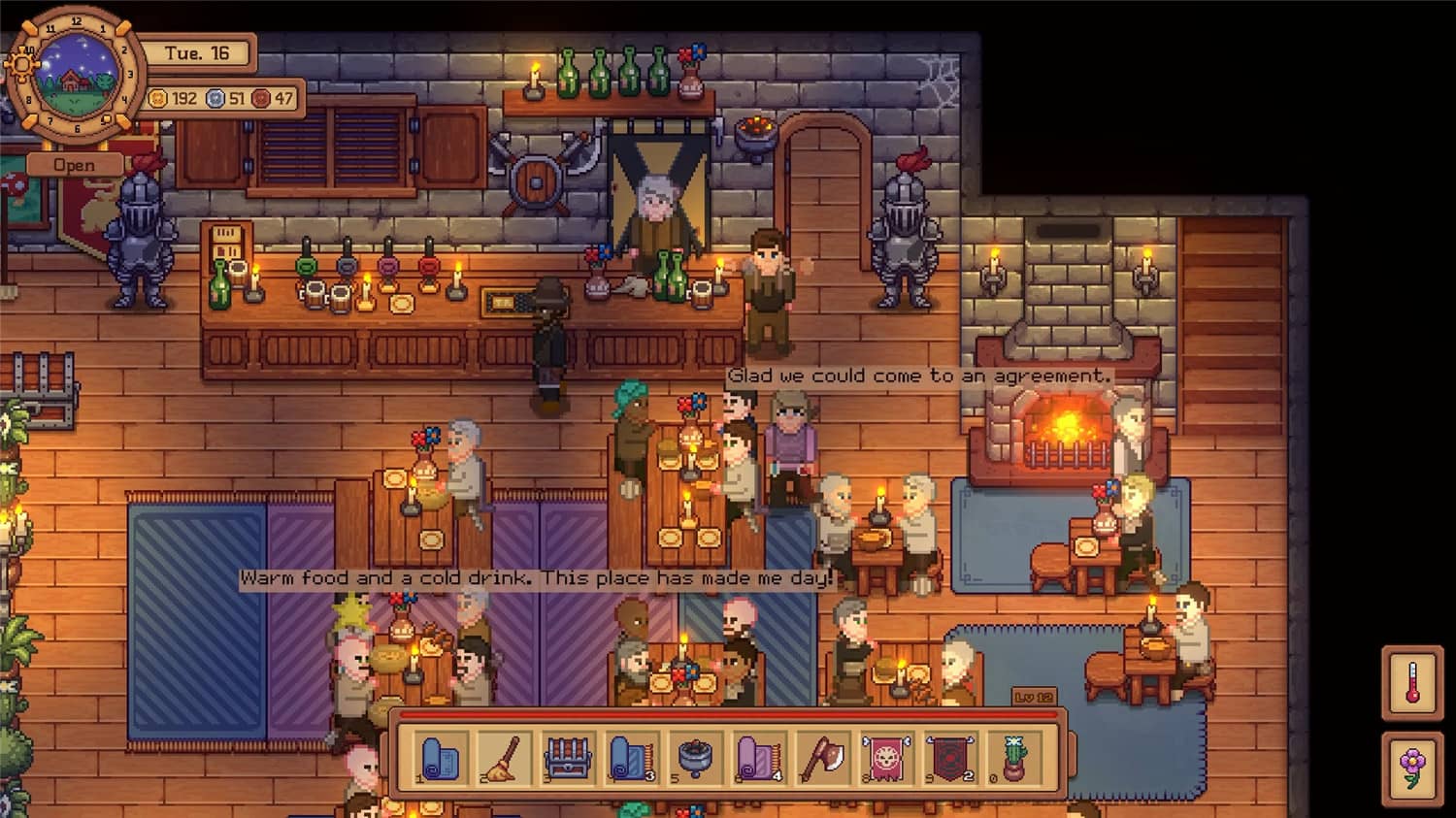Select the axe in hotbar slot 7

pos(825,757)
